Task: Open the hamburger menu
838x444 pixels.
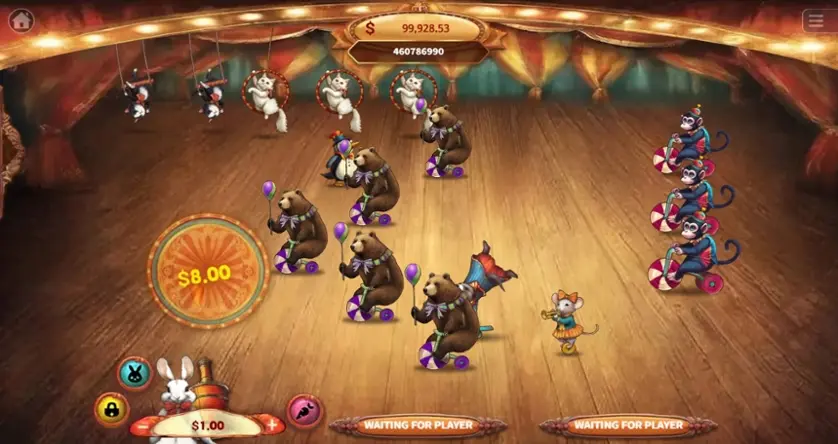Action: 815,21
